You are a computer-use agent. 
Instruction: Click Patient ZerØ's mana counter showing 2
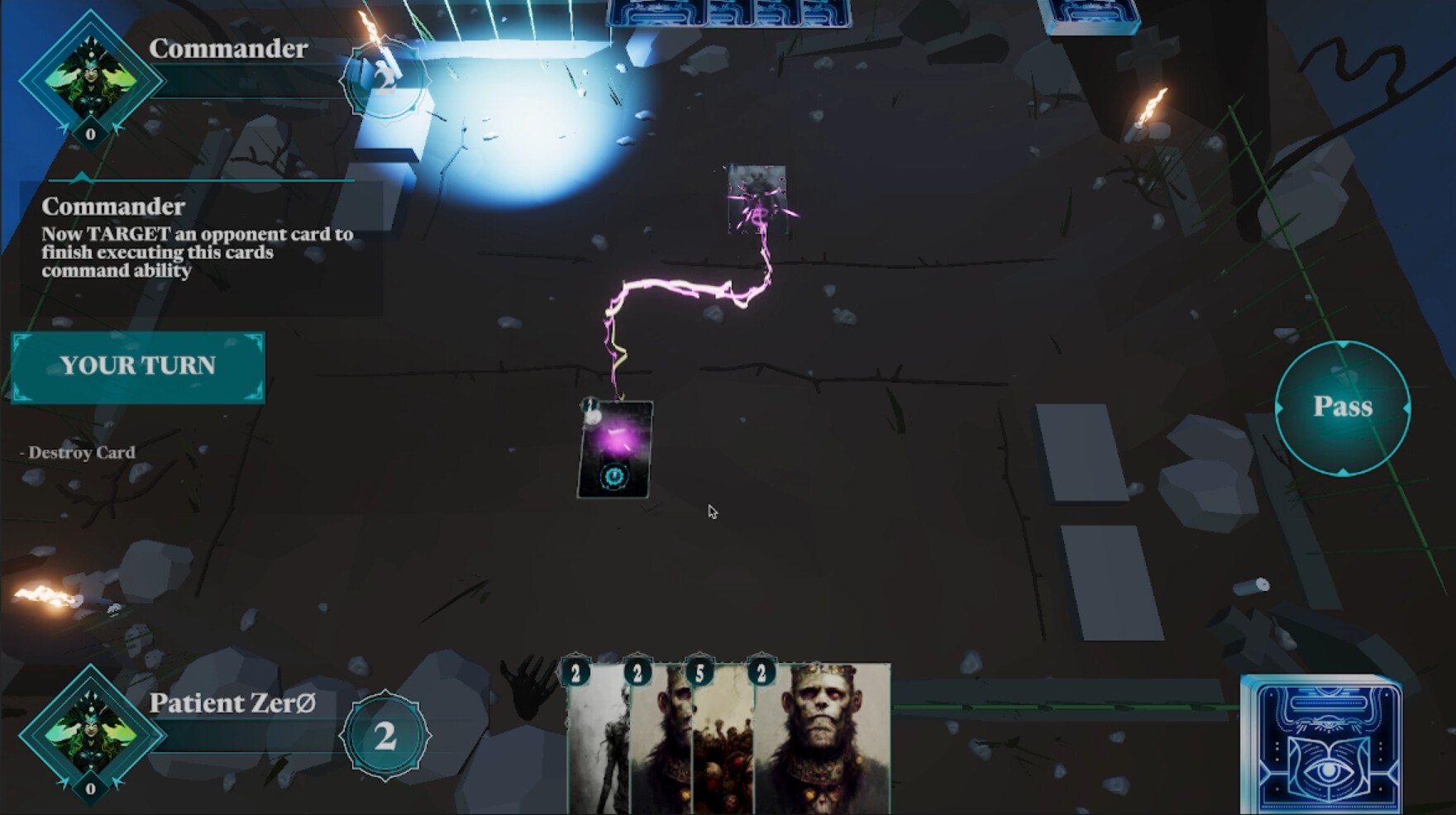384,736
